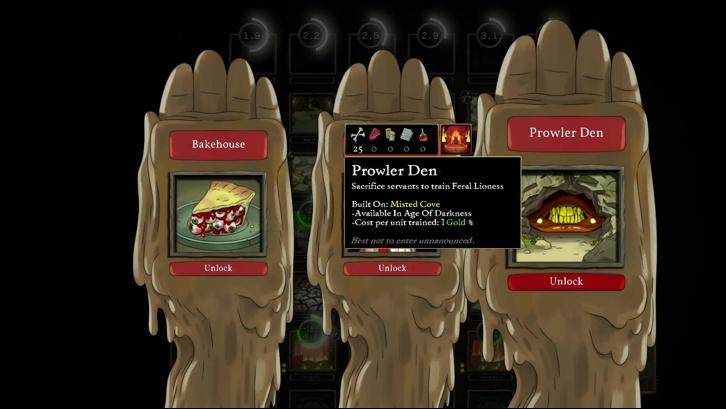Screen dimensions: 726x409
Task: Unlock the Prowler Den building
Action: coord(565,281)
